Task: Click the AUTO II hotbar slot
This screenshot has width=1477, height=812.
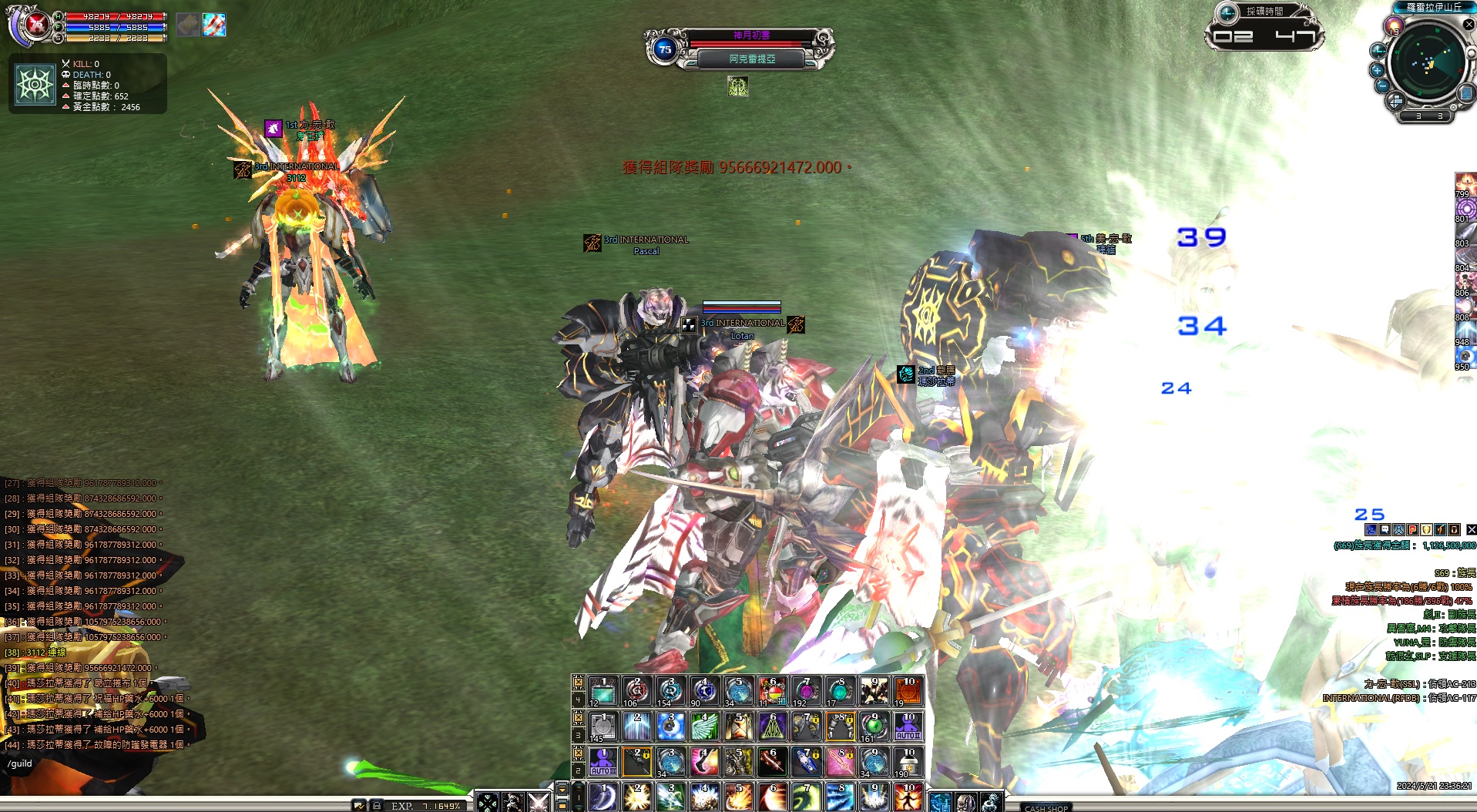Action: pos(908,726)
